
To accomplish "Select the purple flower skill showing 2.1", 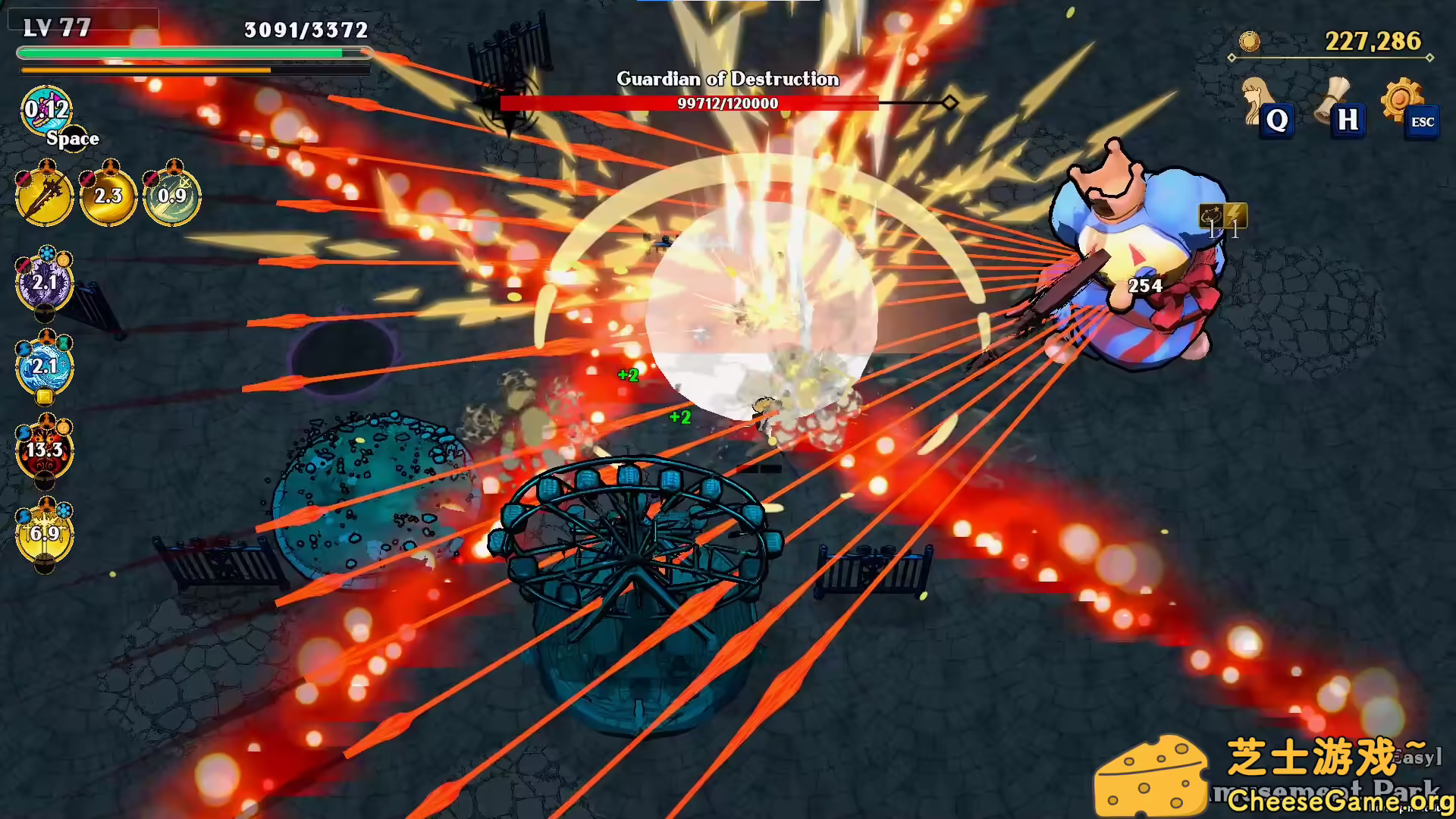I will tap(45, 282).
